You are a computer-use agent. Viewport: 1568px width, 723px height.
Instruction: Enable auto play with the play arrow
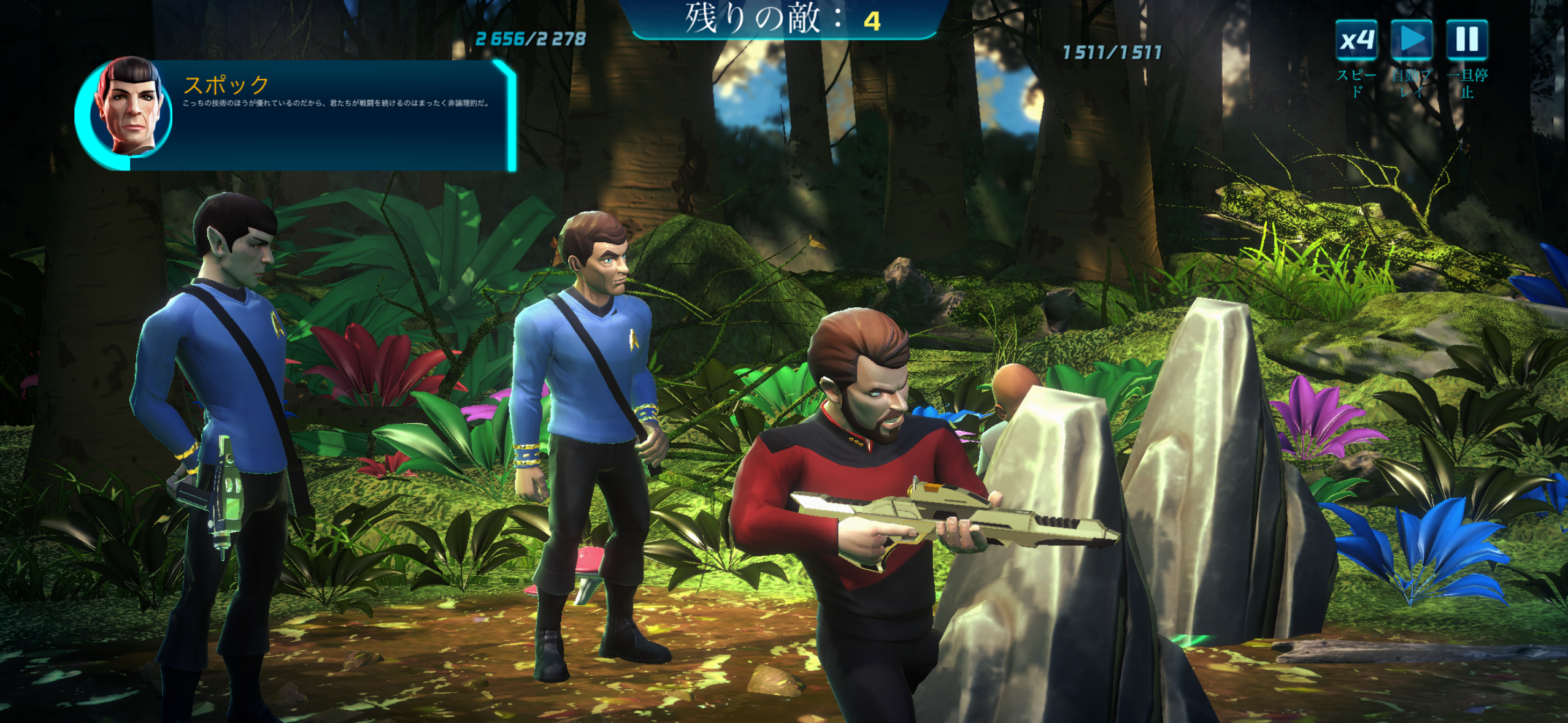coord(1412,40)
